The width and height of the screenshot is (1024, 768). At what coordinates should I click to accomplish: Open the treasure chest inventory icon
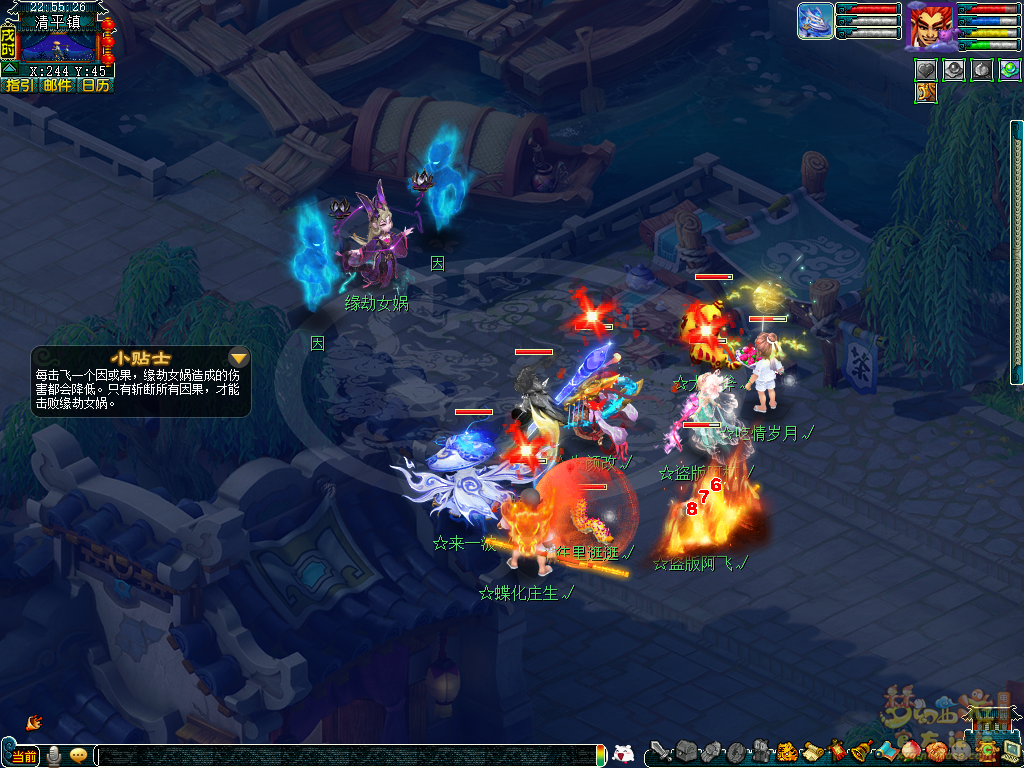point(685,751)
